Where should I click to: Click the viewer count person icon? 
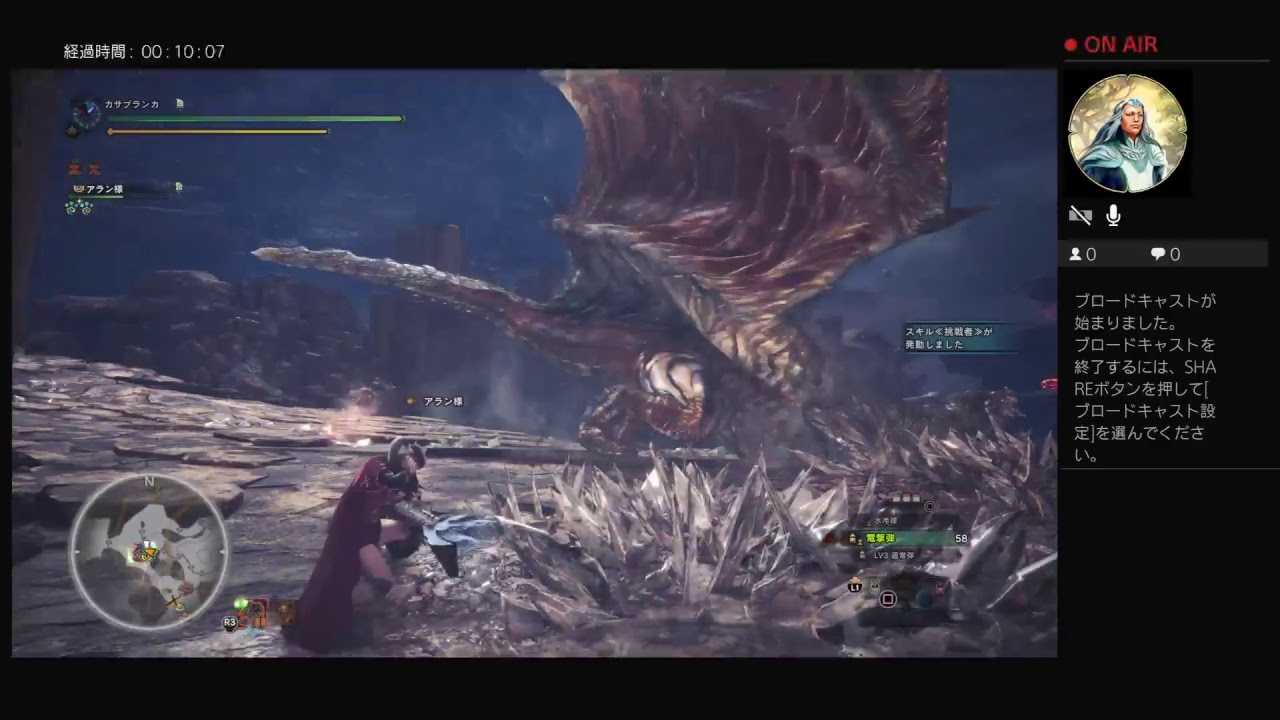[1074, 254]
